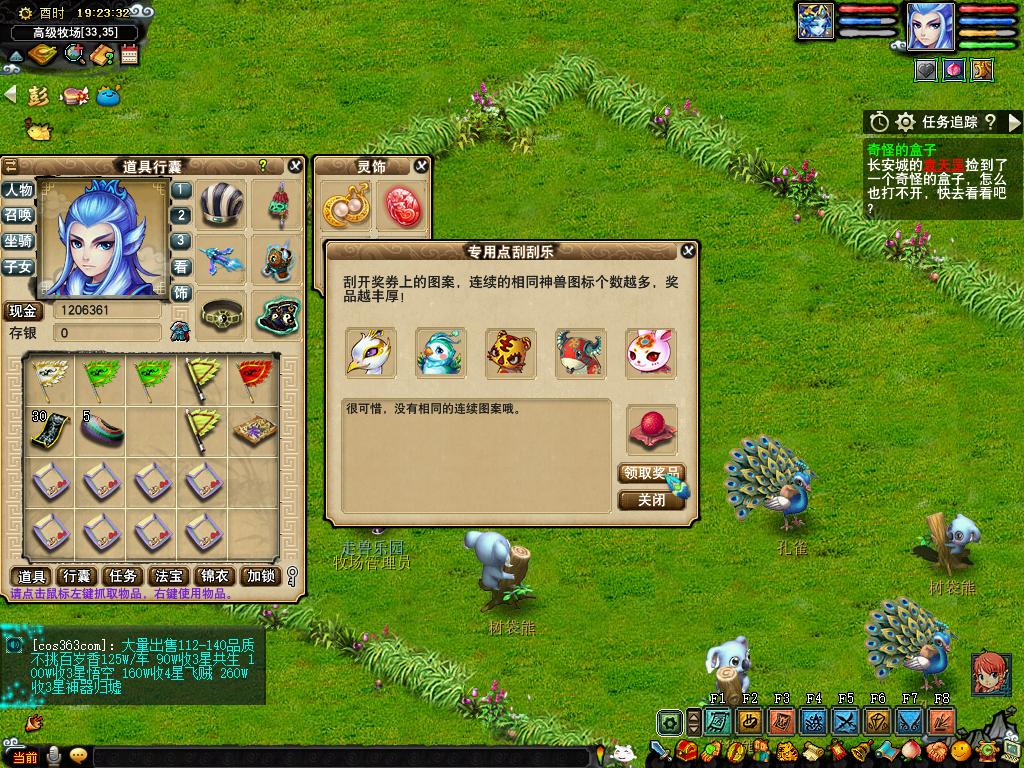1024x768 pixels.
Task: Open the 行囊 bag tab
Action: [x=77, y=576]
